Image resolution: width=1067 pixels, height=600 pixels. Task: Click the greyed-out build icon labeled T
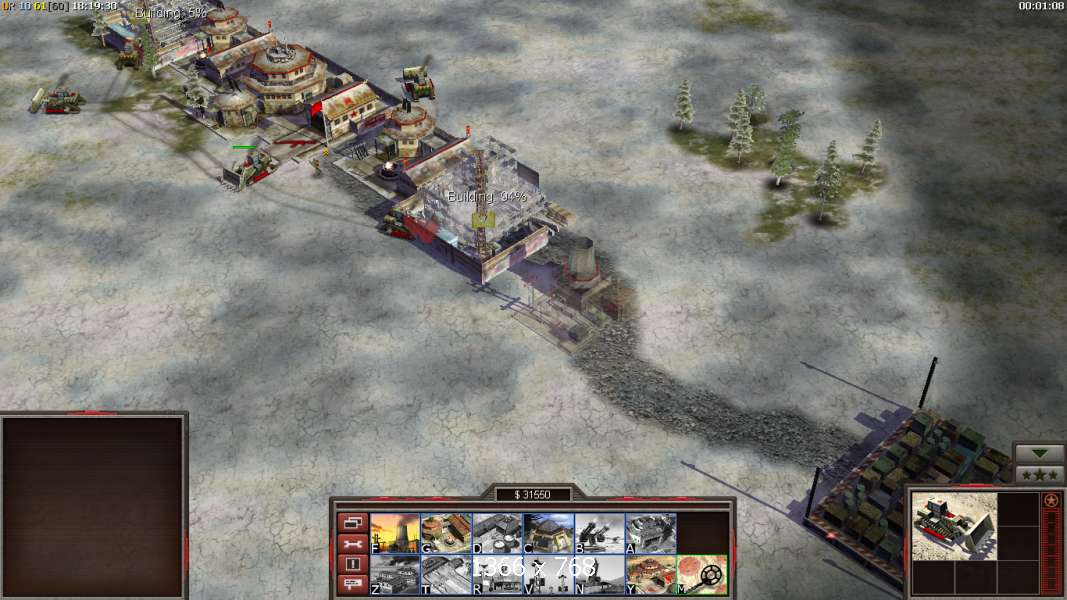(446, 575)
